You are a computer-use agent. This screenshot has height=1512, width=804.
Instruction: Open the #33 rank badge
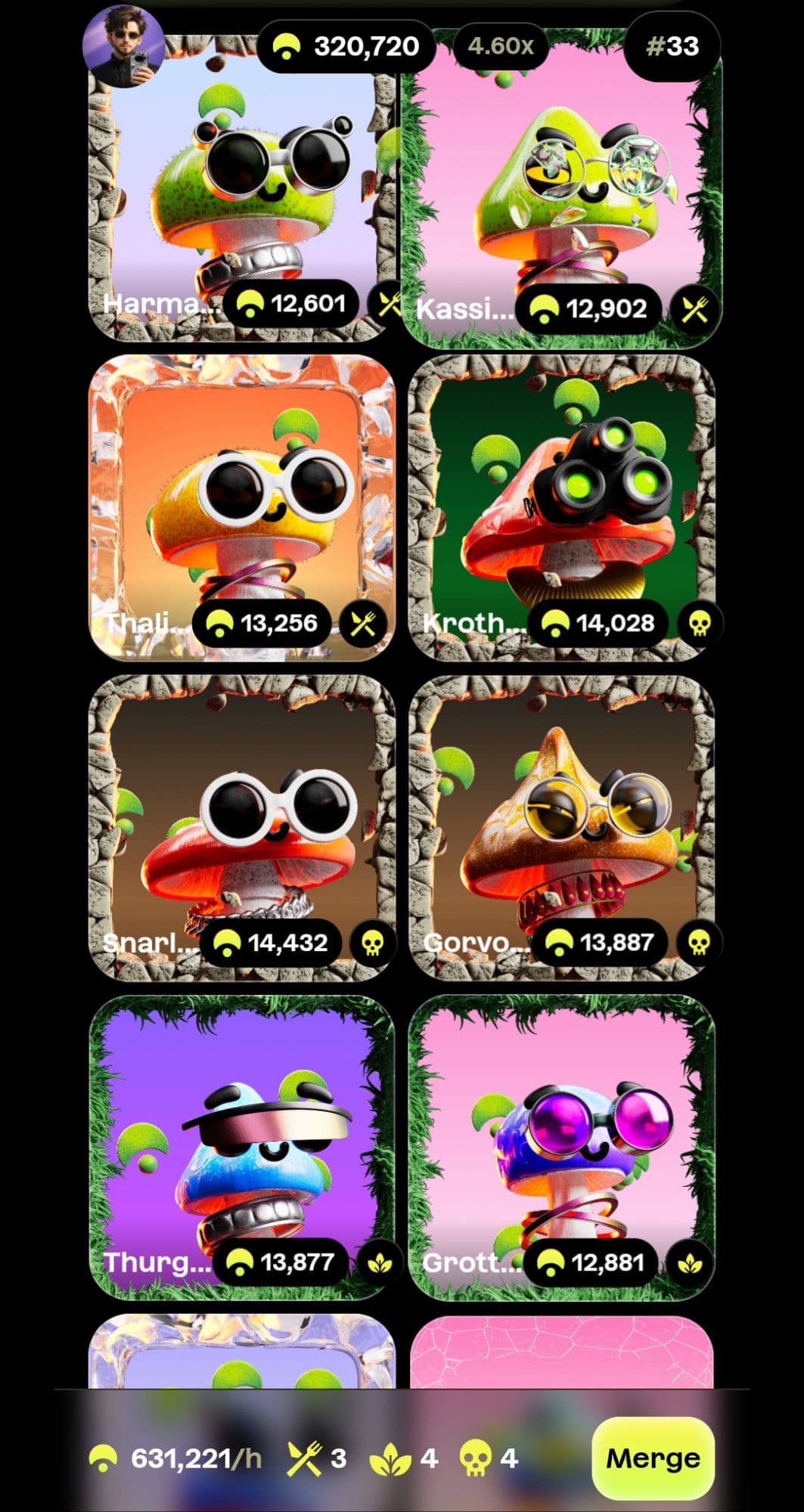[672, 47]
